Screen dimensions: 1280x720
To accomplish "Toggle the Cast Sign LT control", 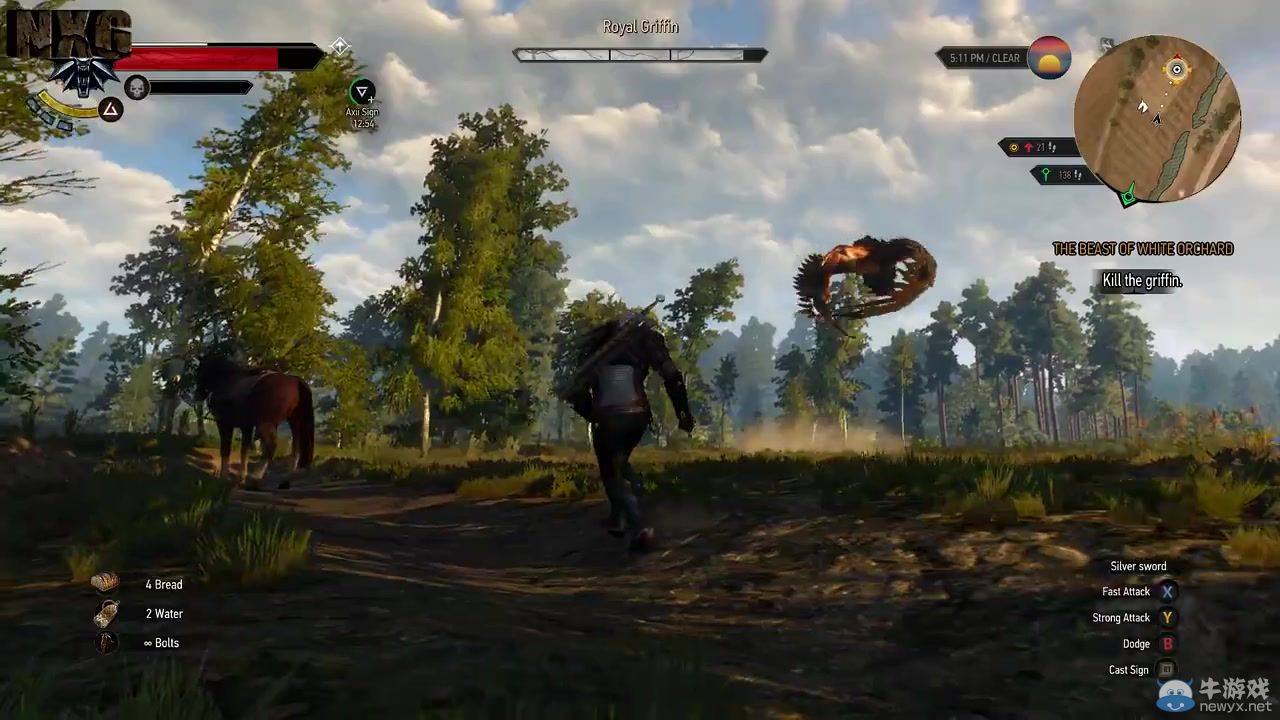I will pyautogui.click(x=1167, y=669).
